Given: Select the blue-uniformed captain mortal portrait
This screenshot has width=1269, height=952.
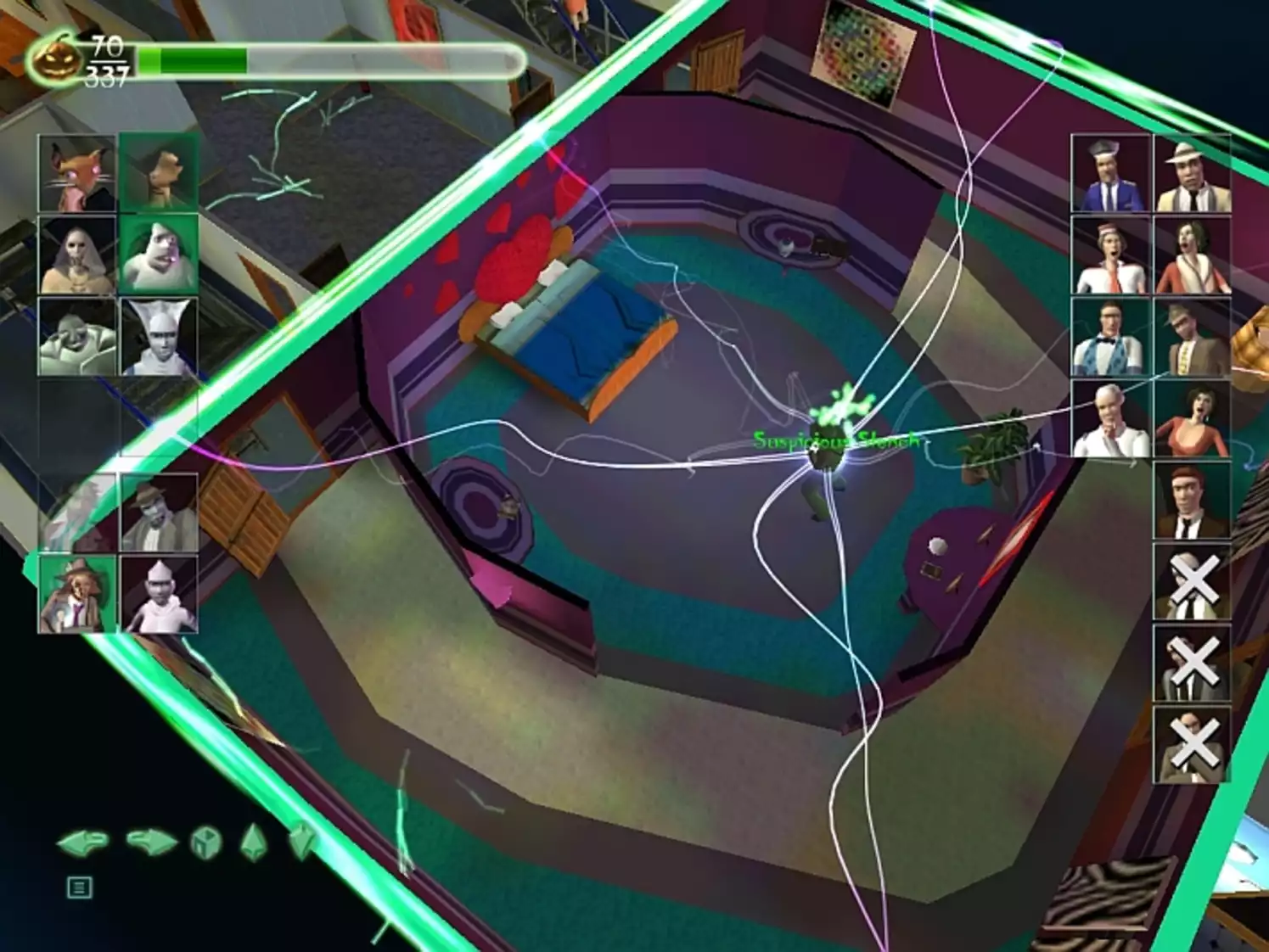Looking at the screenshot, I should [x=1110, y=173].
